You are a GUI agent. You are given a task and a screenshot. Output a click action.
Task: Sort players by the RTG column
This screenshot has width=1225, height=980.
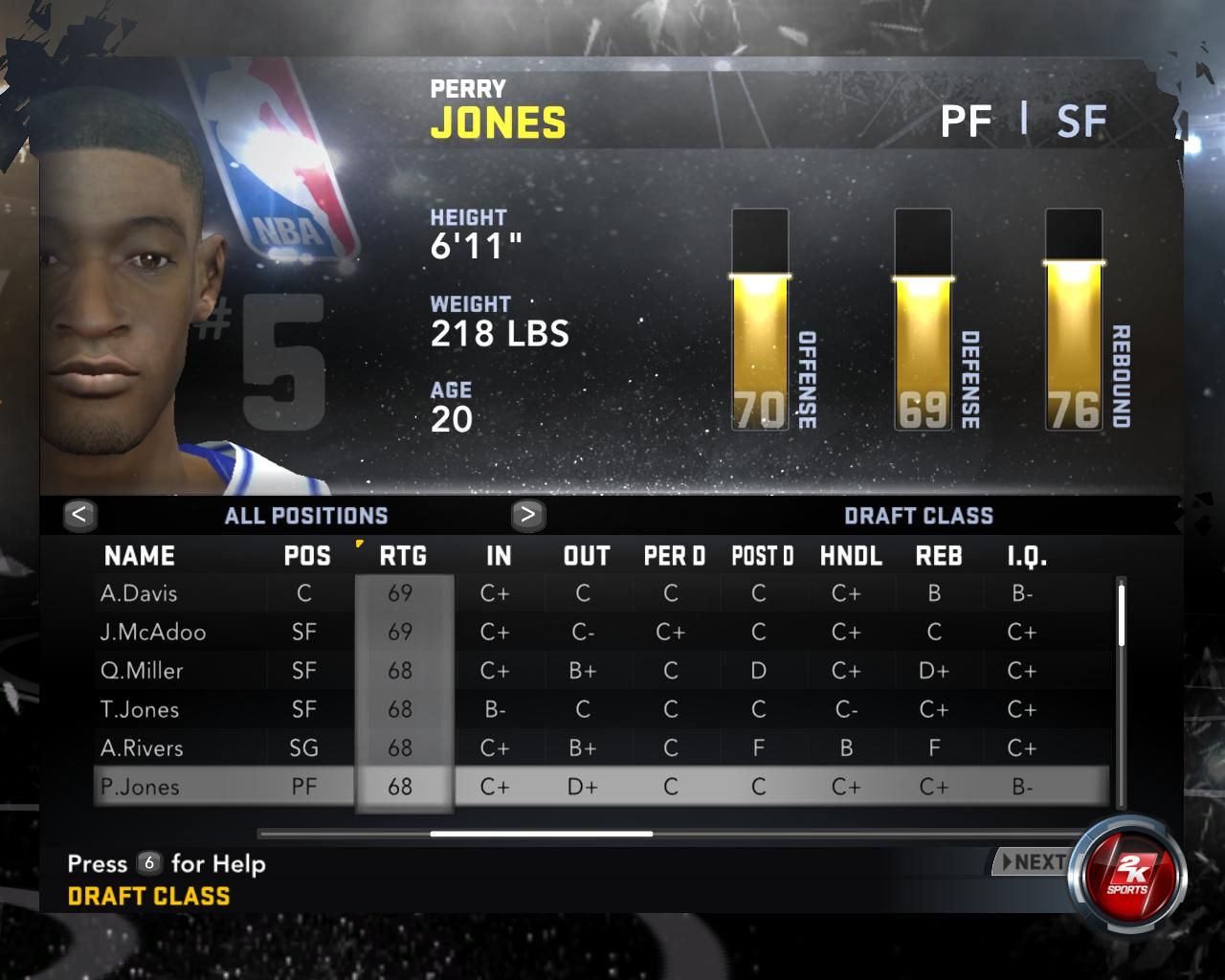click(403, 556)
